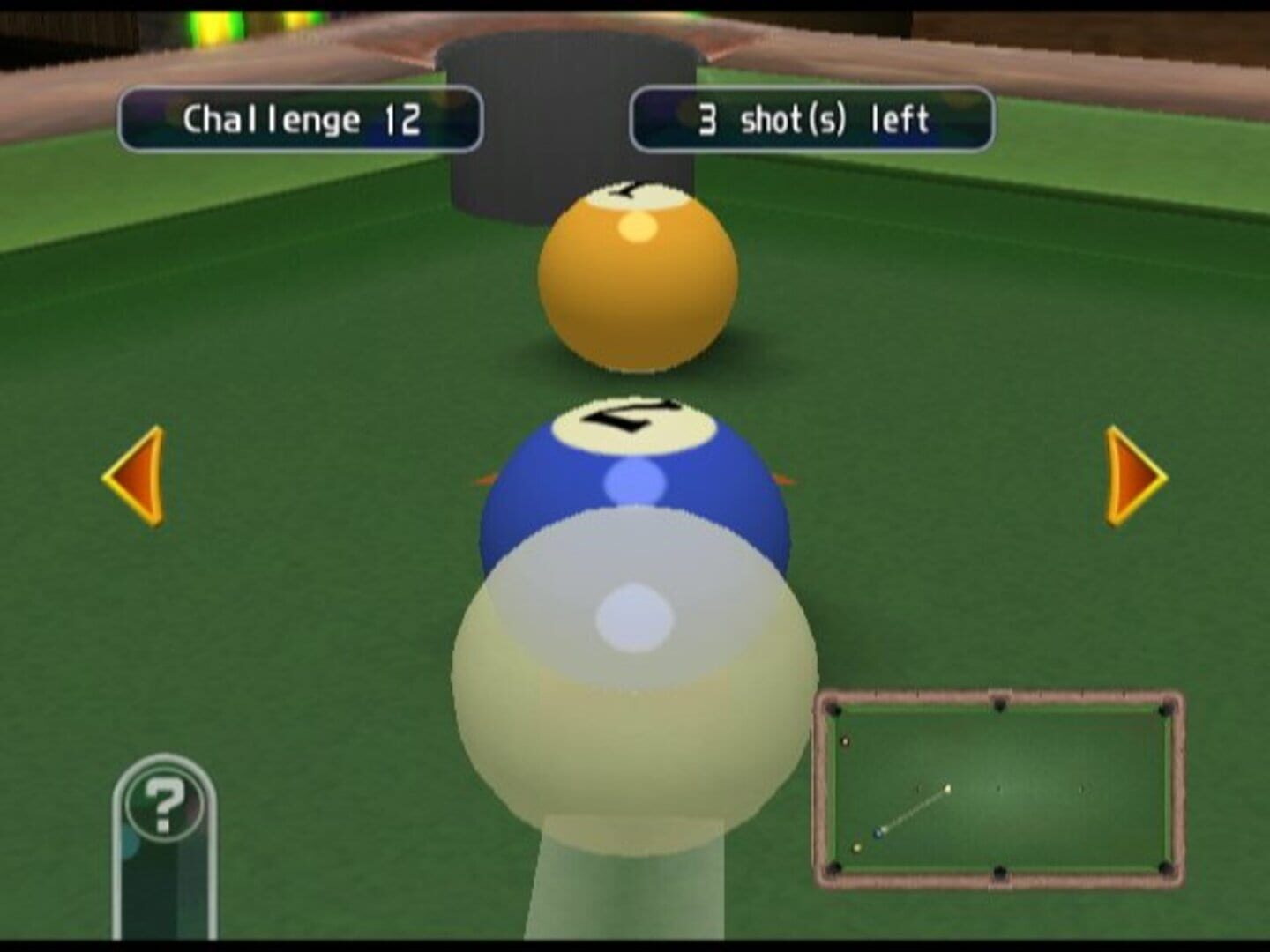Expand the Challenge 12 banner
The width and height of the screenshot is (1270, 952).
pos(303,116)
